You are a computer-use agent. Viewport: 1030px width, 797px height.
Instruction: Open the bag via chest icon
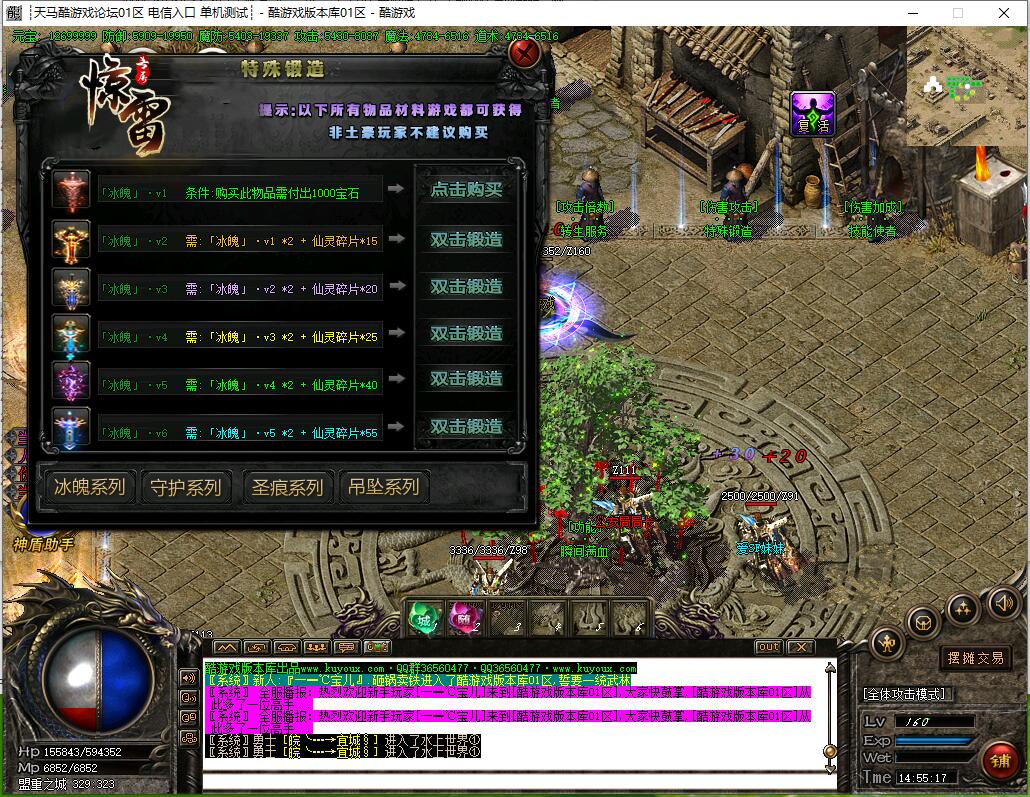pos(923,623)
